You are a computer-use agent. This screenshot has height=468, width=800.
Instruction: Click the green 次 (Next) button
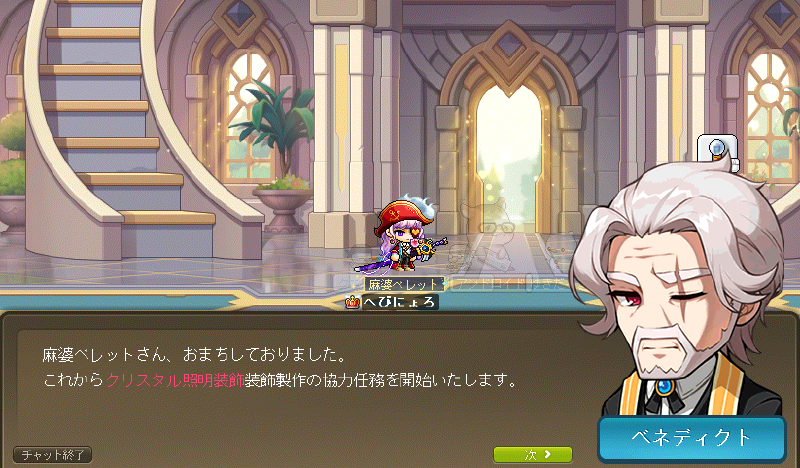533,455
